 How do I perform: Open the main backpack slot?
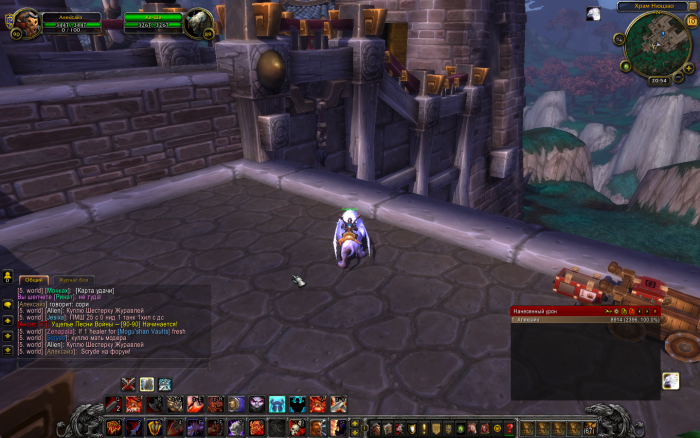pyautogui.click(x=590, y=429)
